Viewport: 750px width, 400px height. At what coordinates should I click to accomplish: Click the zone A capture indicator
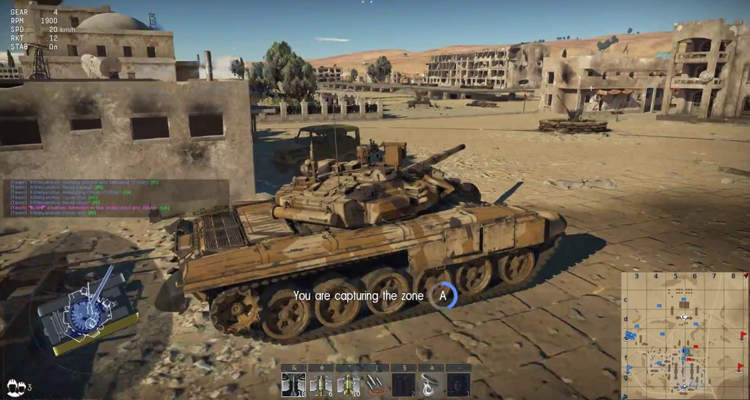click(x=443, y=295)
